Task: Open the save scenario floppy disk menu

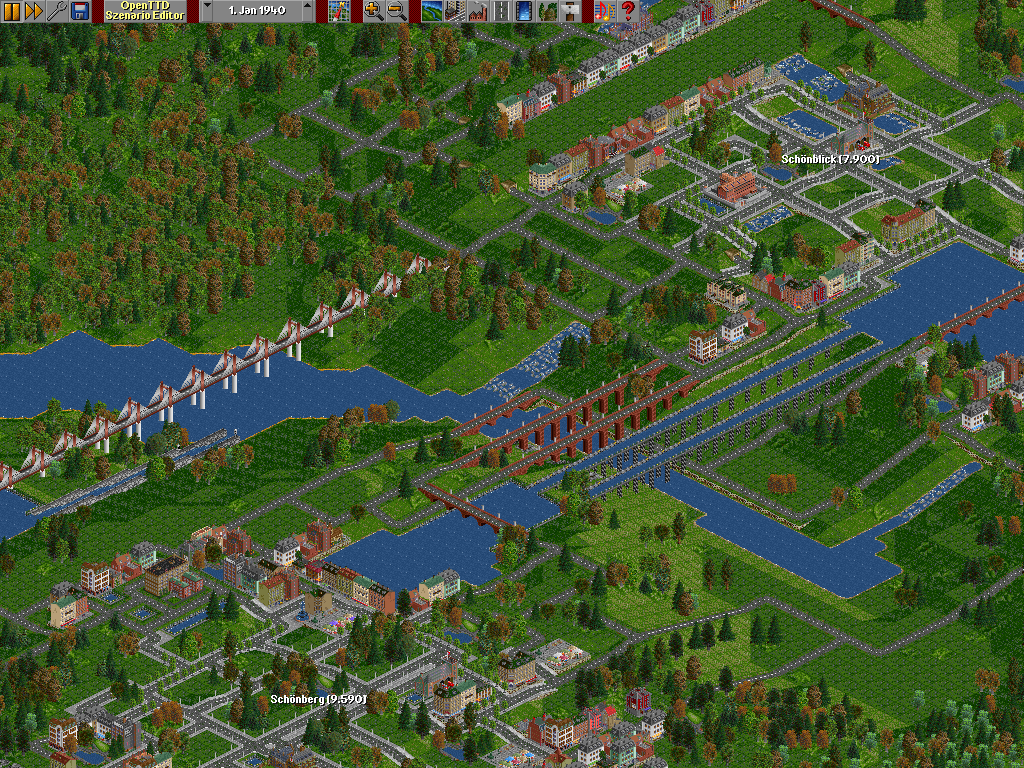Action: coord(79,11)
